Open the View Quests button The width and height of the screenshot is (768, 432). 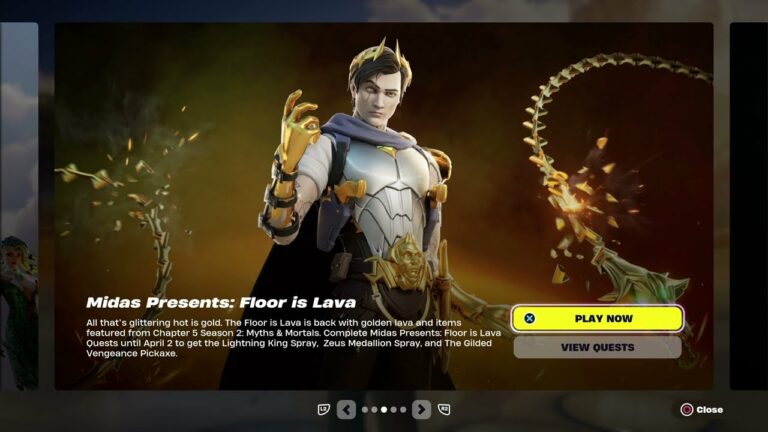coord(597,347)
